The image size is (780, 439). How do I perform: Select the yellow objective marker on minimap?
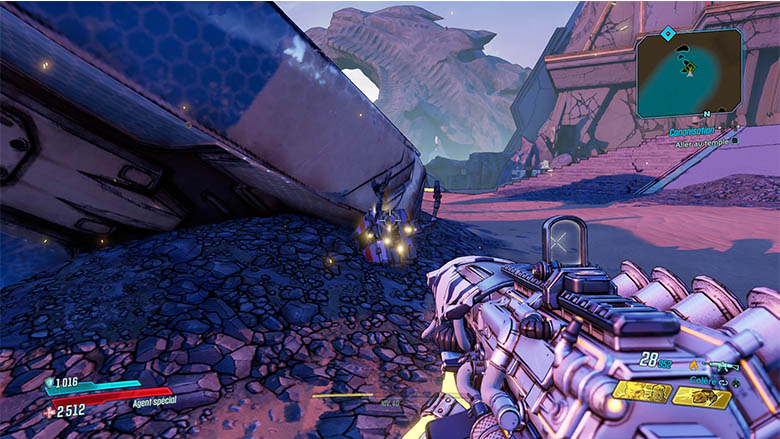coord(688,65)
